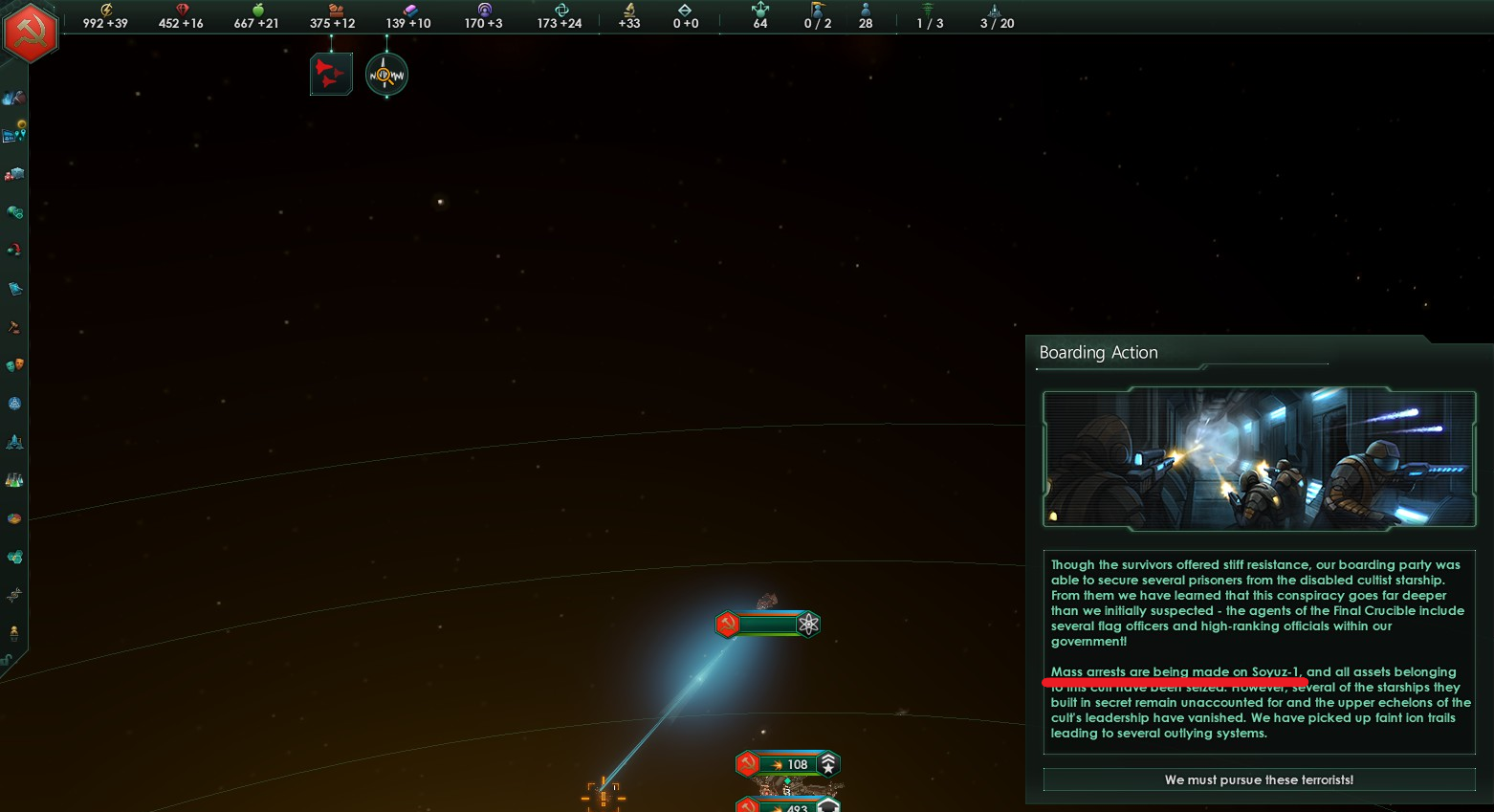Click the Boarding Action event illustration
Screen dimensions: 1494x812
(x=1259, y=459)
